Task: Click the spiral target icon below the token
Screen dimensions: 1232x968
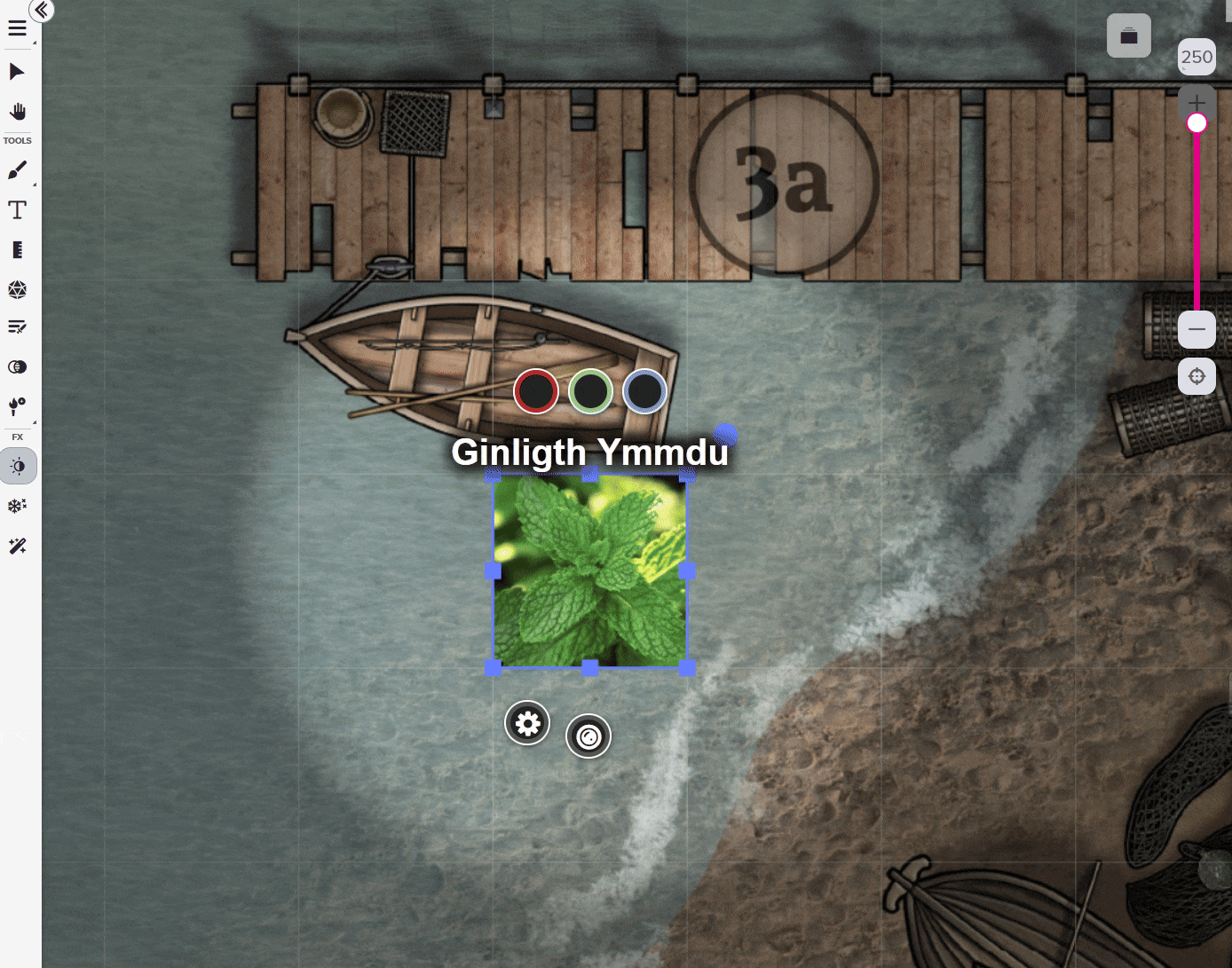Action: 588,736
